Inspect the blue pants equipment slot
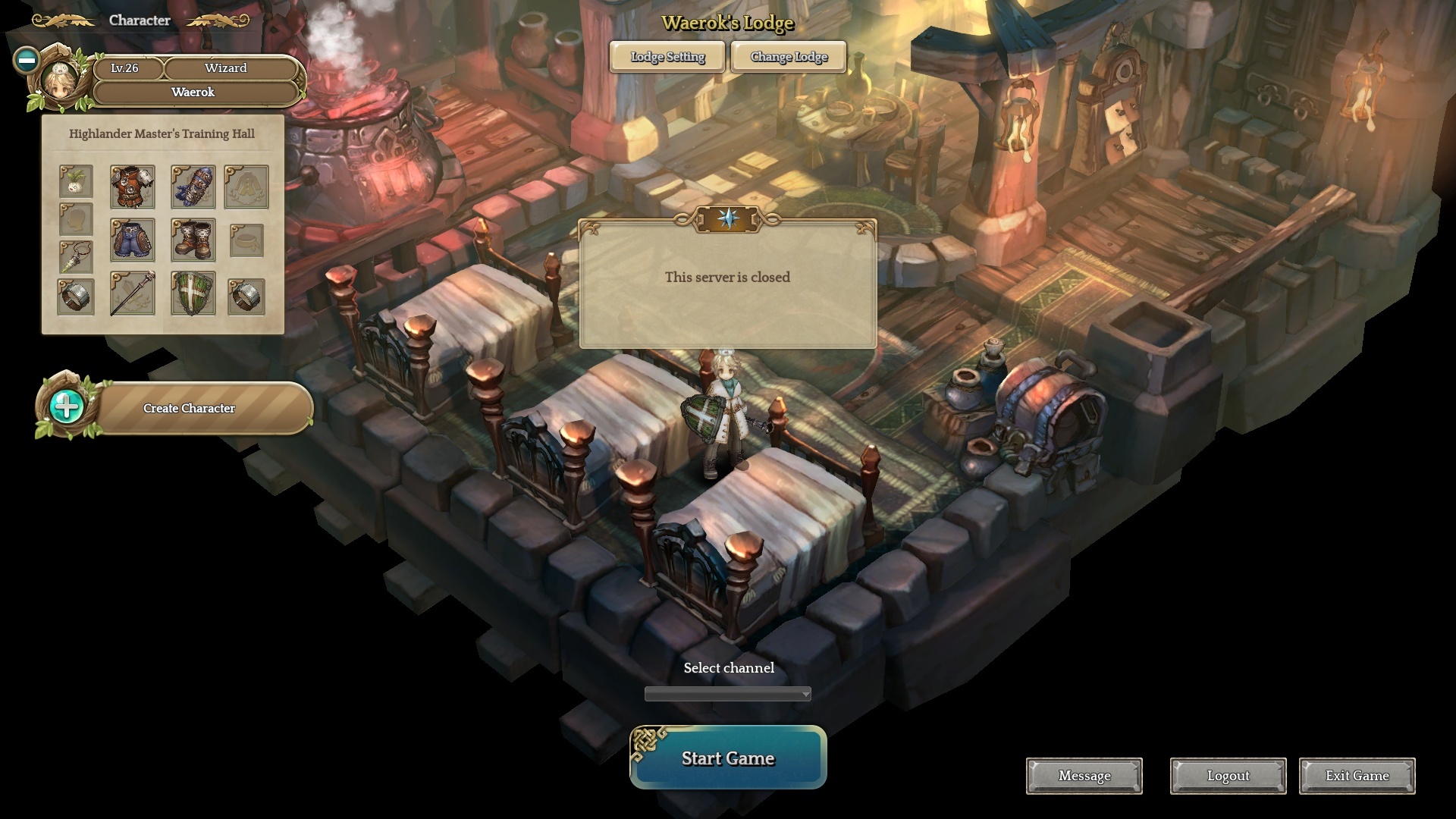The width and height of the screenshot is (1456, 819). tap(133, 240)
